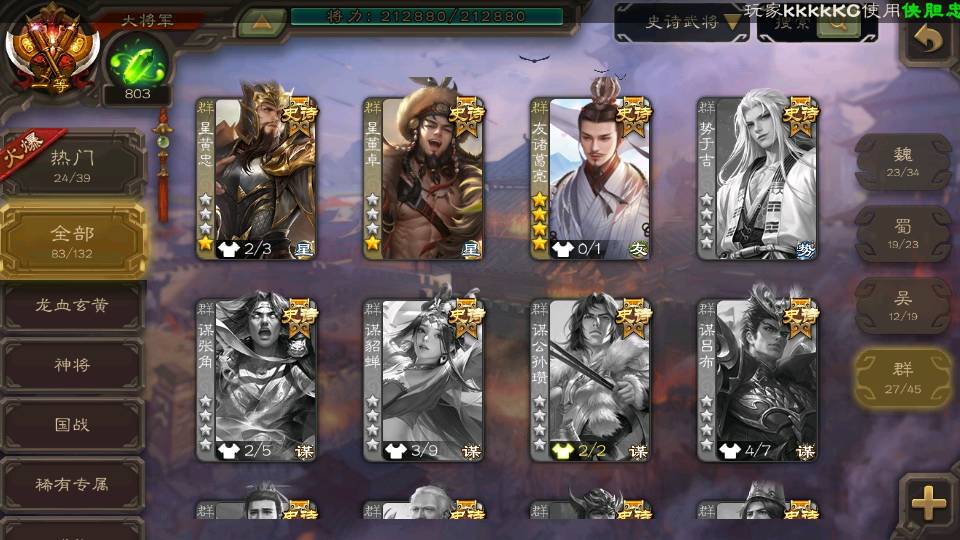The width and height of the screenshot is (960, 540).
Task: Choose the 神将 category
Action: pos(72,365)
